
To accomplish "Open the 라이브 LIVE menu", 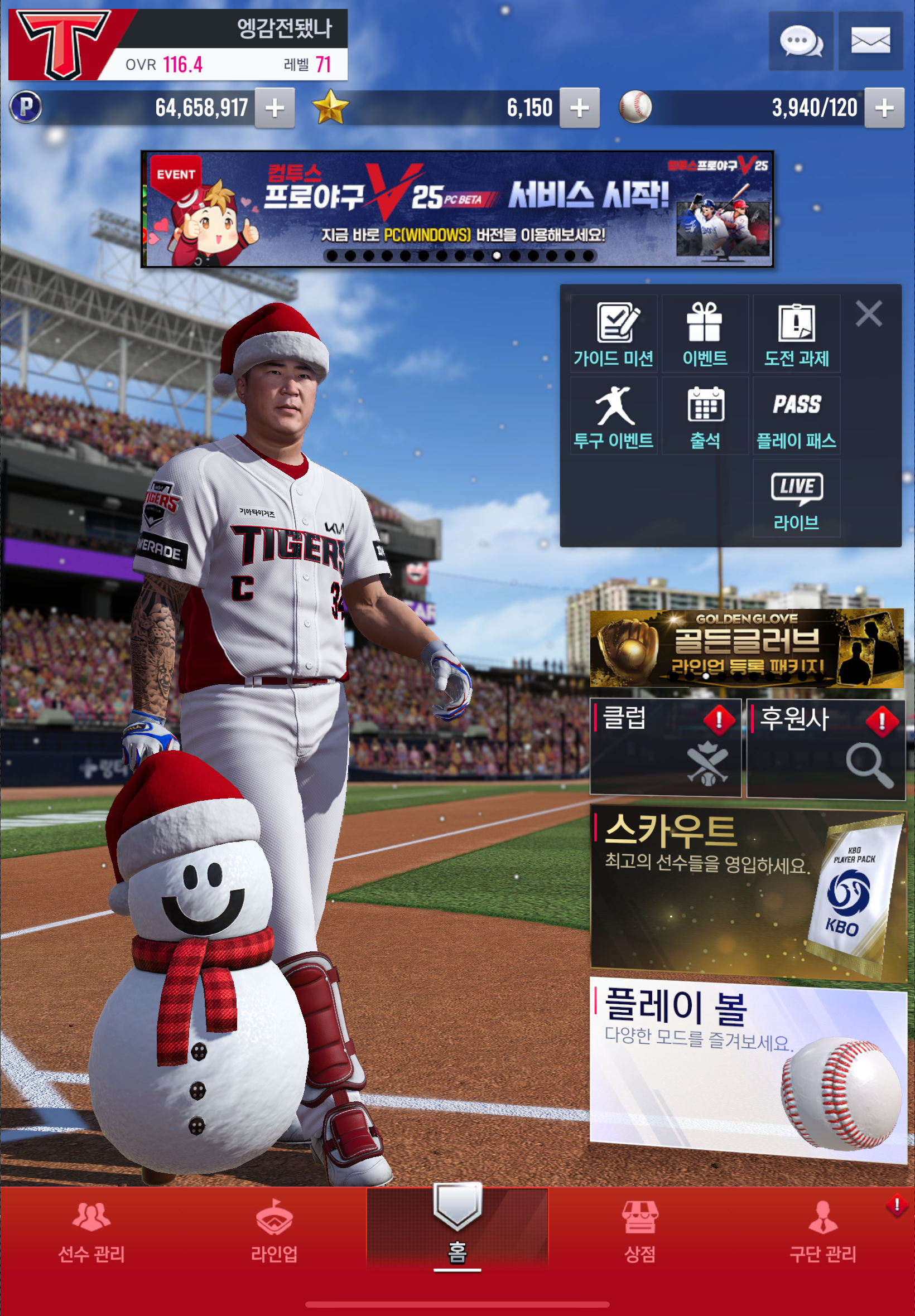I will point(796,498).
